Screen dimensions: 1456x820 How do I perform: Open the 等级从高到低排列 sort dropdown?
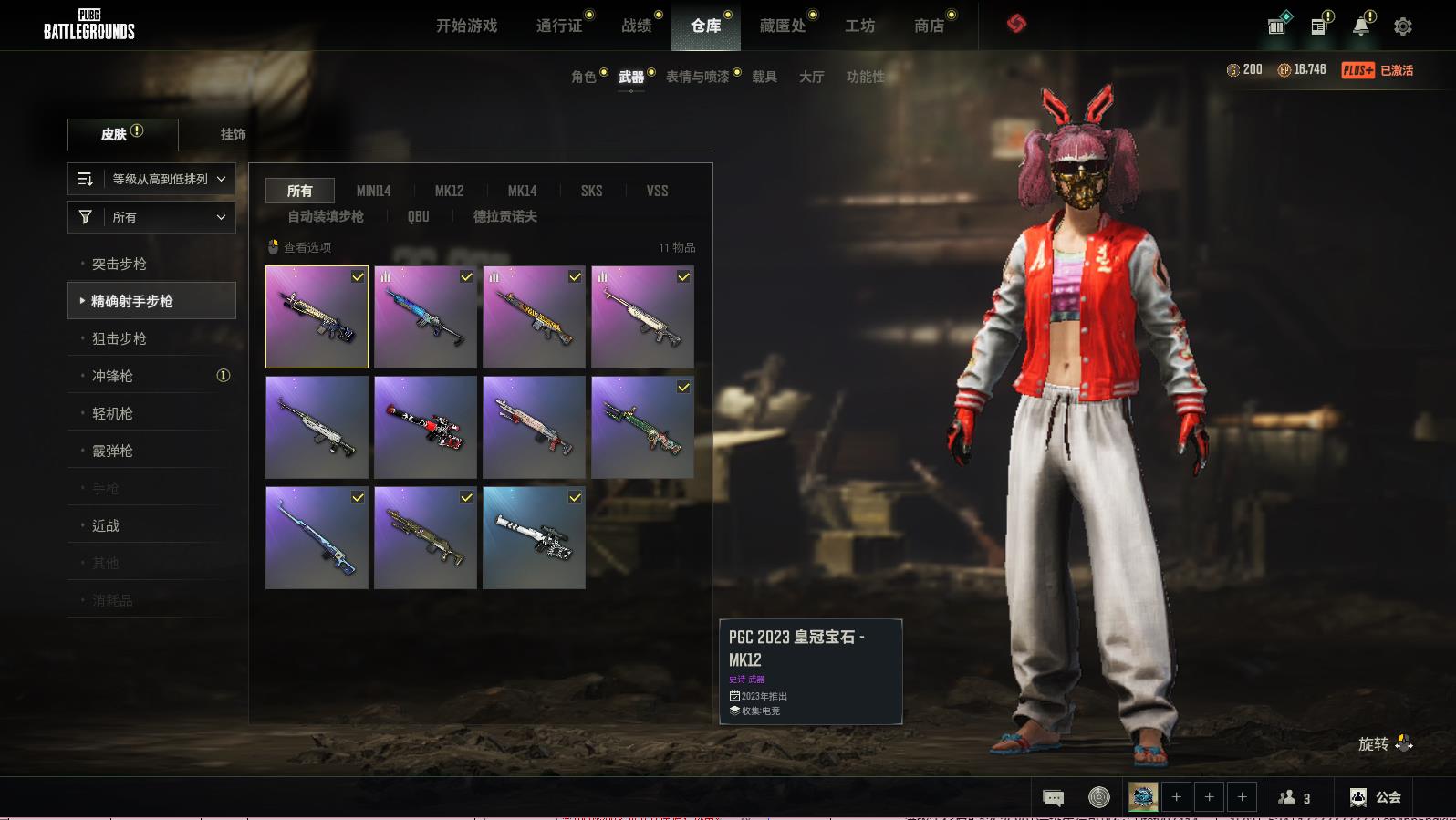coord(151,179)
